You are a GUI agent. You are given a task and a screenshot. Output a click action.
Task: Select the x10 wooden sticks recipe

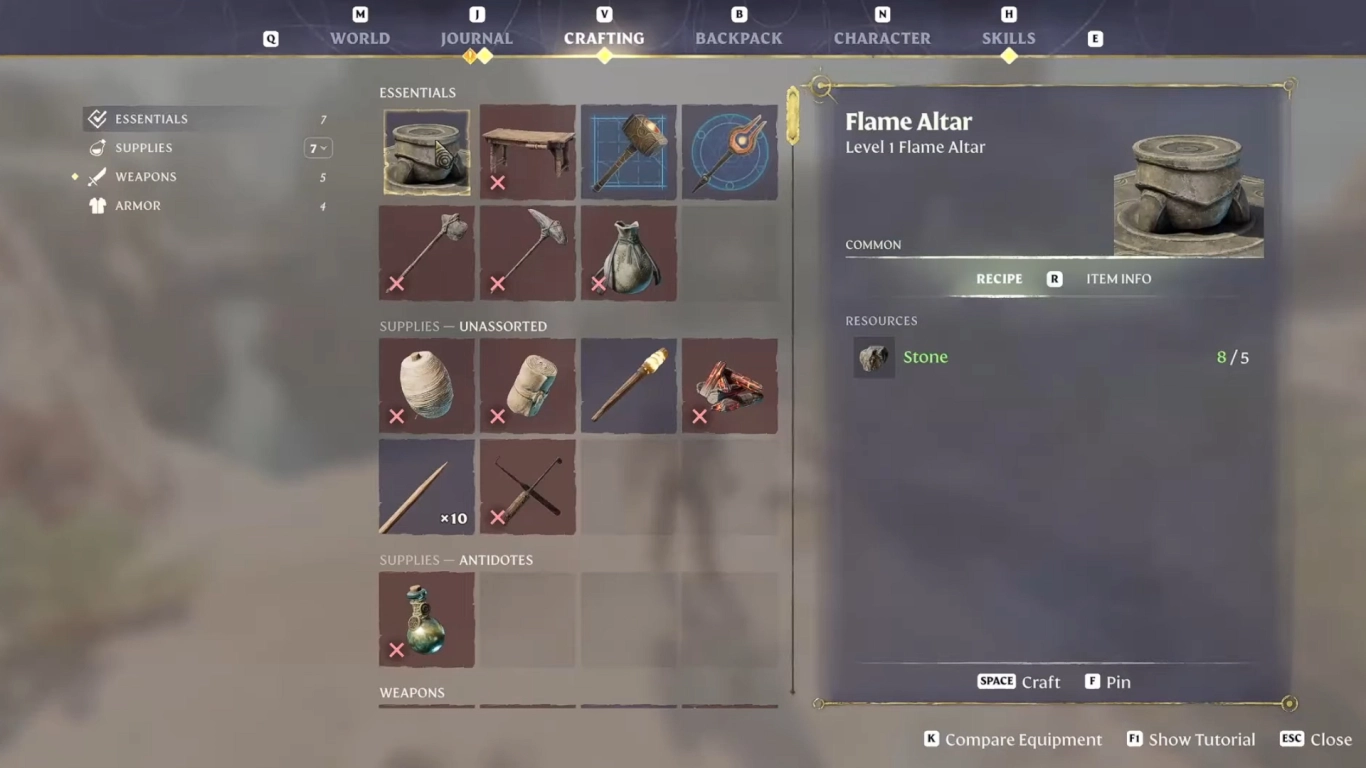(x=426, y=486)
